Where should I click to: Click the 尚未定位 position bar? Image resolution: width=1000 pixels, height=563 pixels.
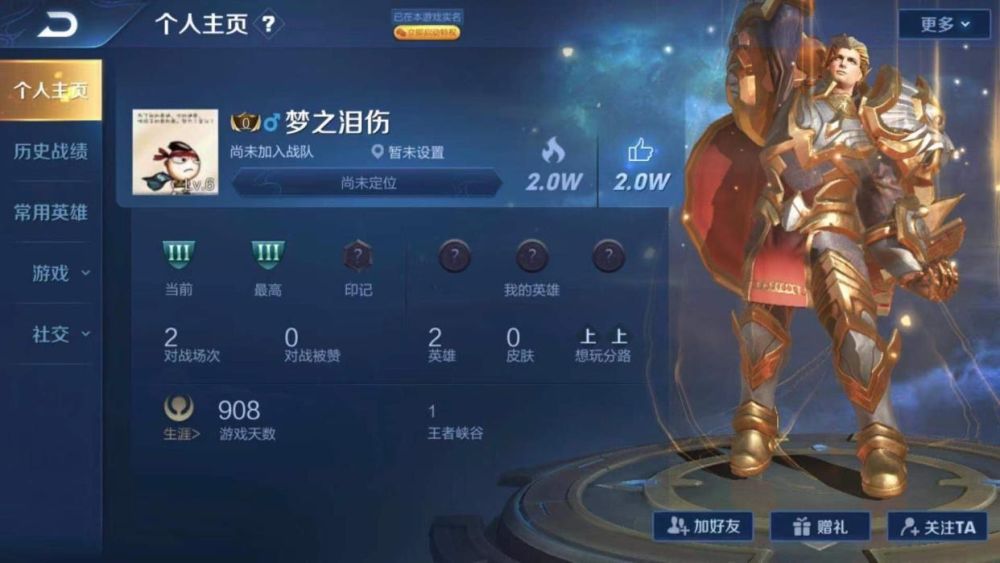[368, 183]
